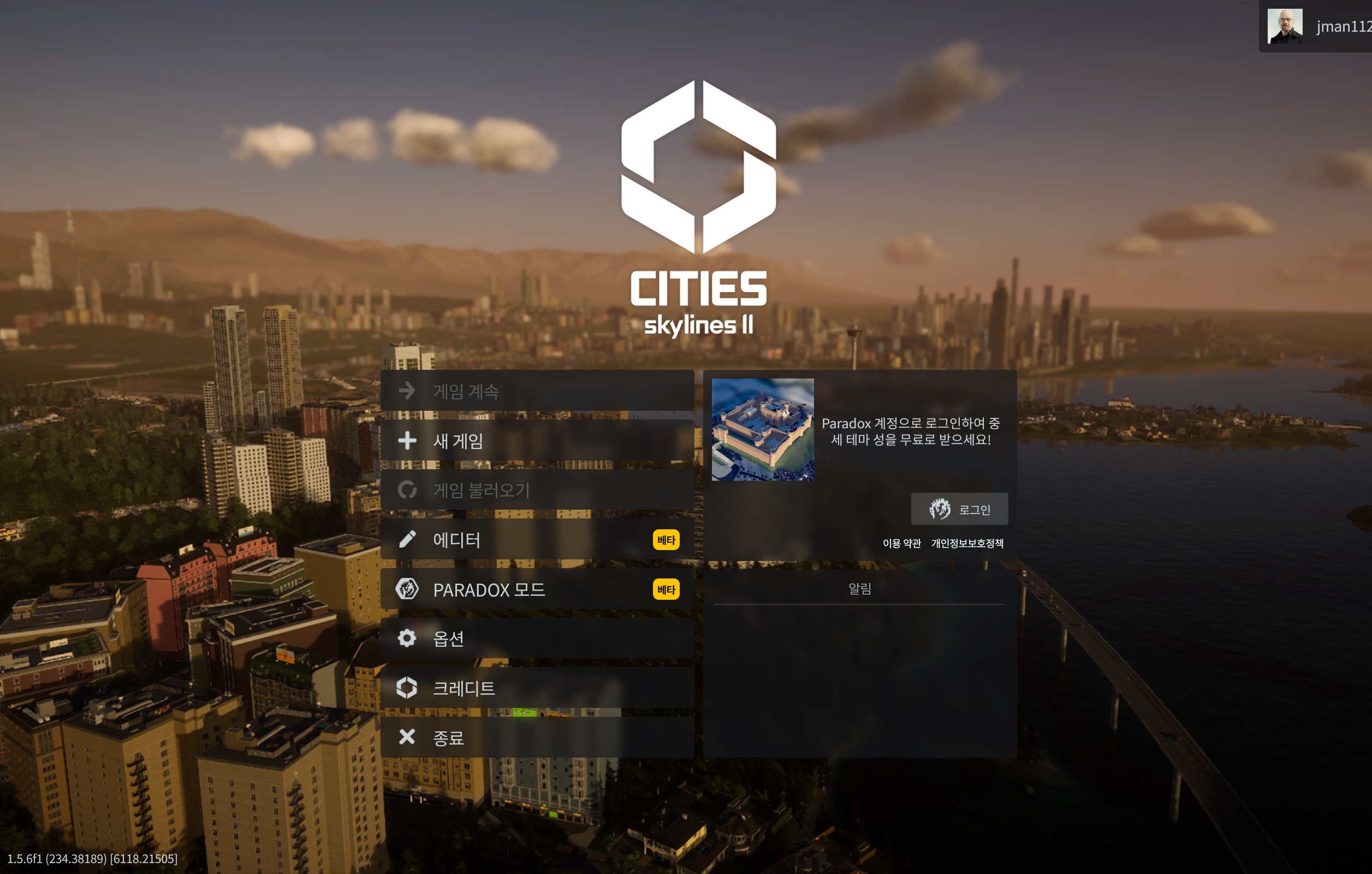Quit the game with 종료
Viewport: 1372px width, 874px height.
coord(537,738)
